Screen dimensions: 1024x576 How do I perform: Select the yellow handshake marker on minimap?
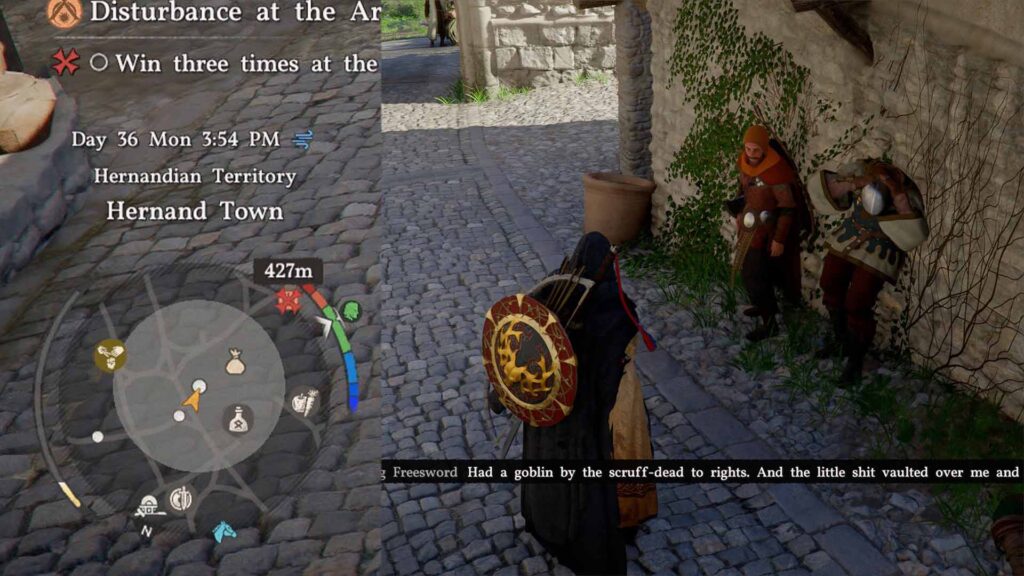(x=109, y=355)
